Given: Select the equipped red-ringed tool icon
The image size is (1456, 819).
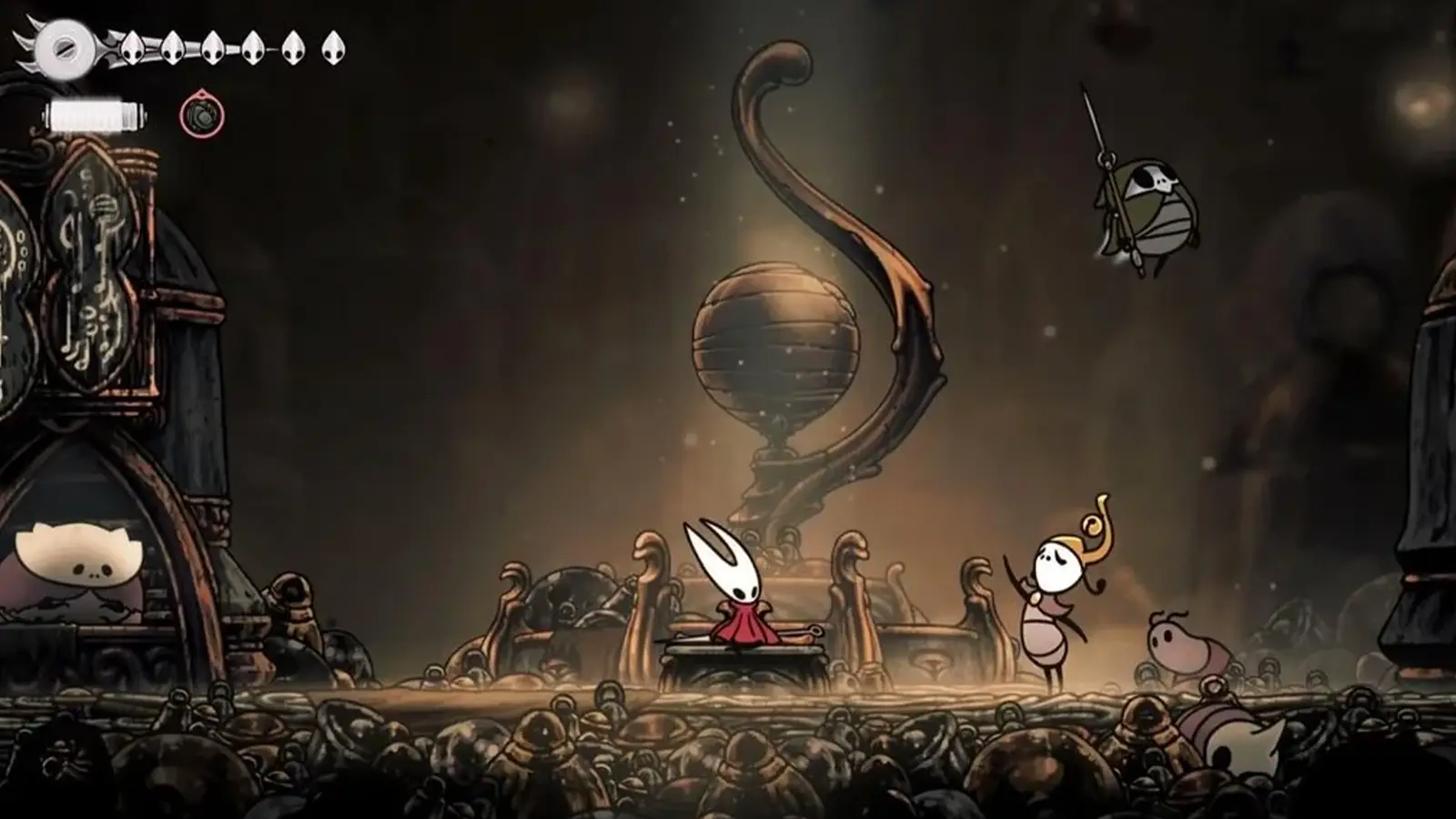Looking at the screenshot, I should point(204,116).
